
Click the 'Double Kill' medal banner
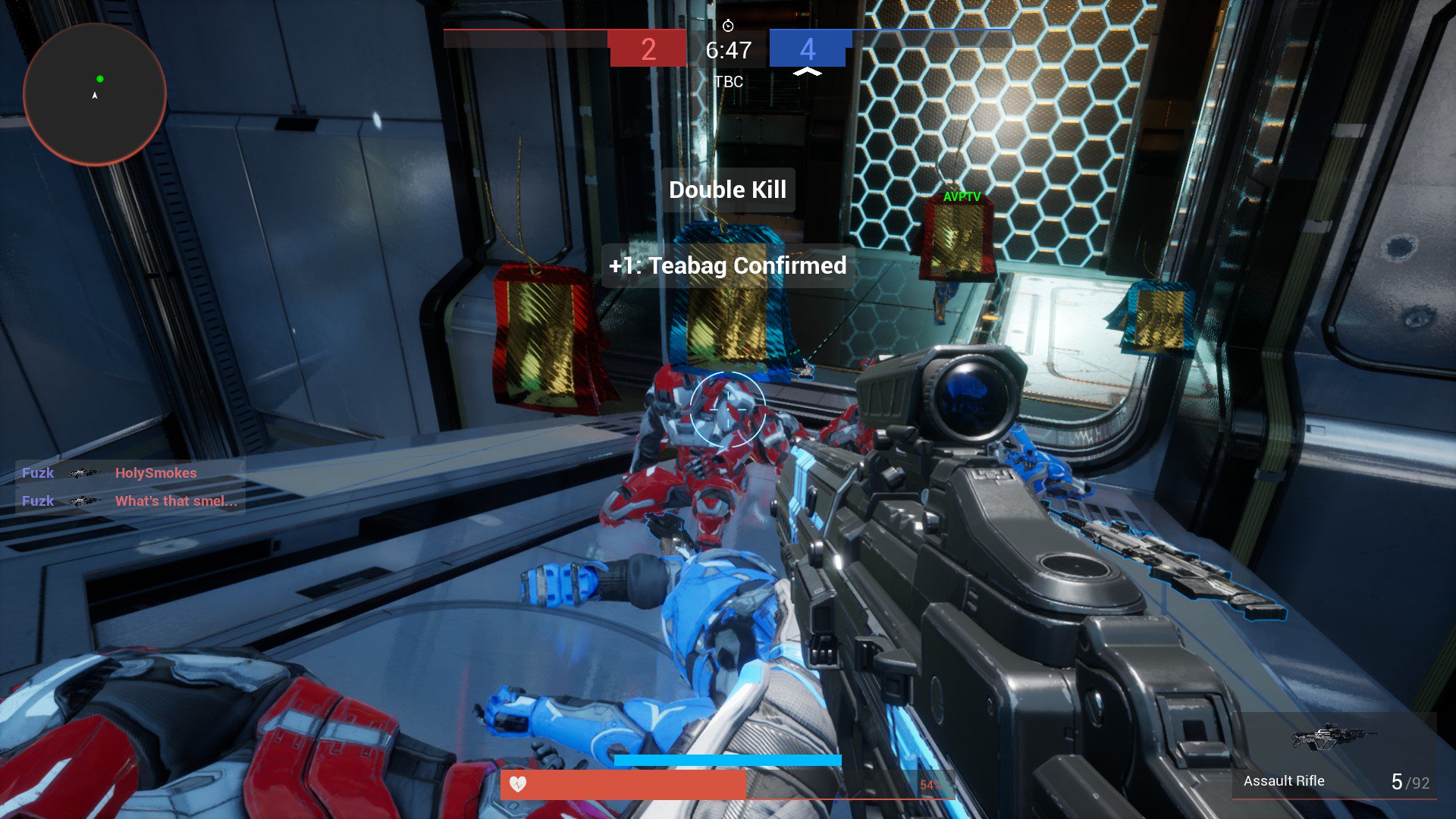[727, 190]
